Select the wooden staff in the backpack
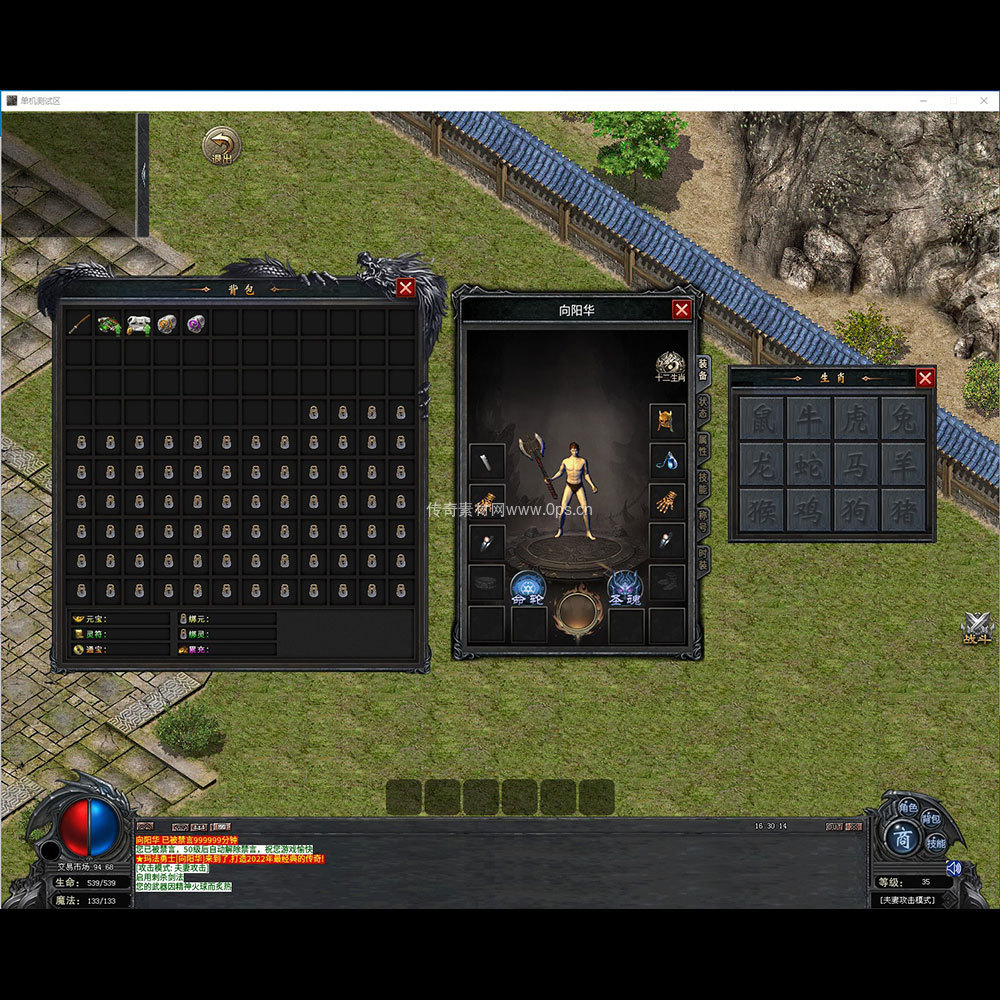Image resolution: width=1000 pixels, height=1000 pixels. (80, 323)
